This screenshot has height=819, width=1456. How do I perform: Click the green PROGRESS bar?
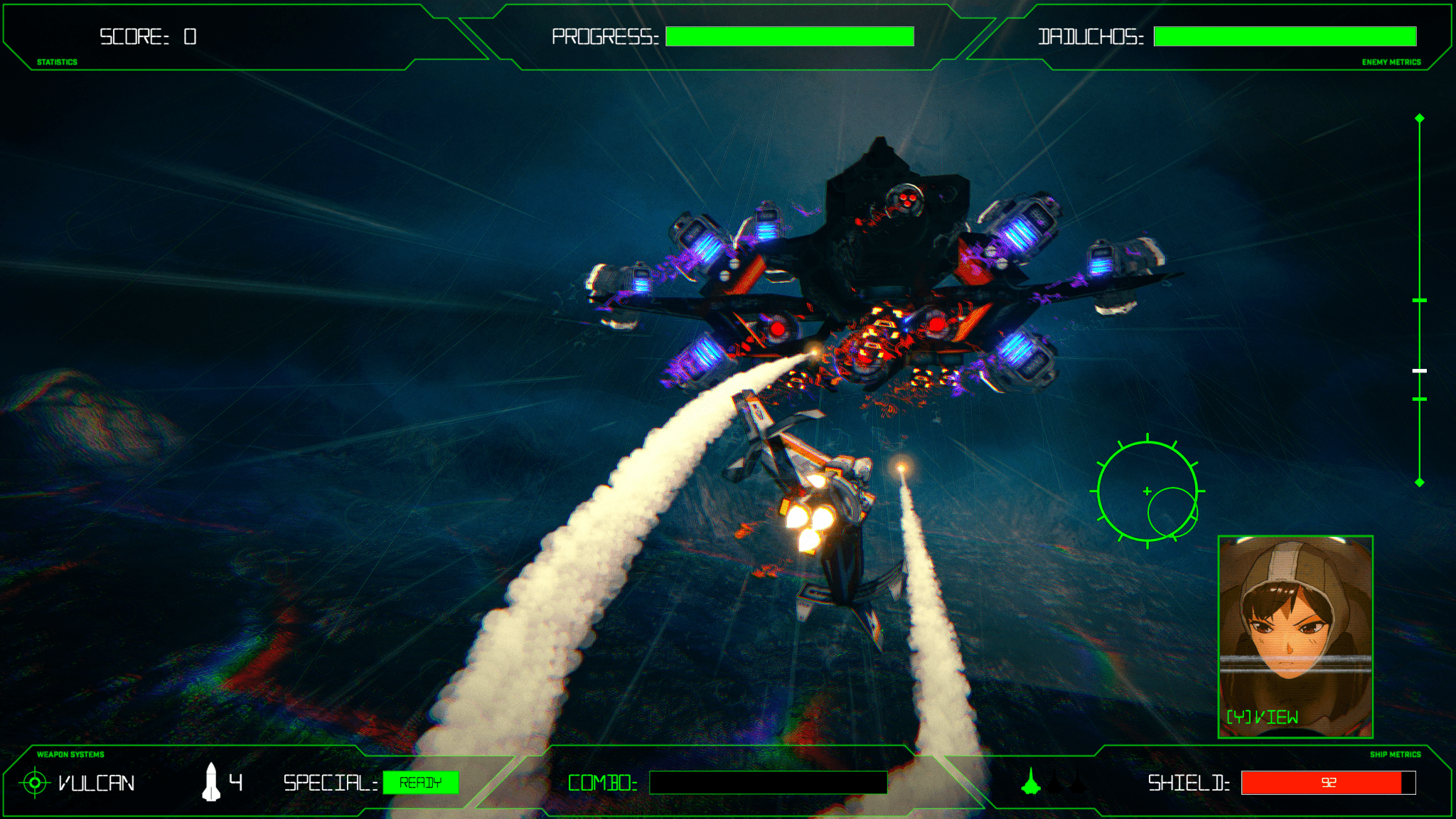pyautogui.click(x=789, y=36)
